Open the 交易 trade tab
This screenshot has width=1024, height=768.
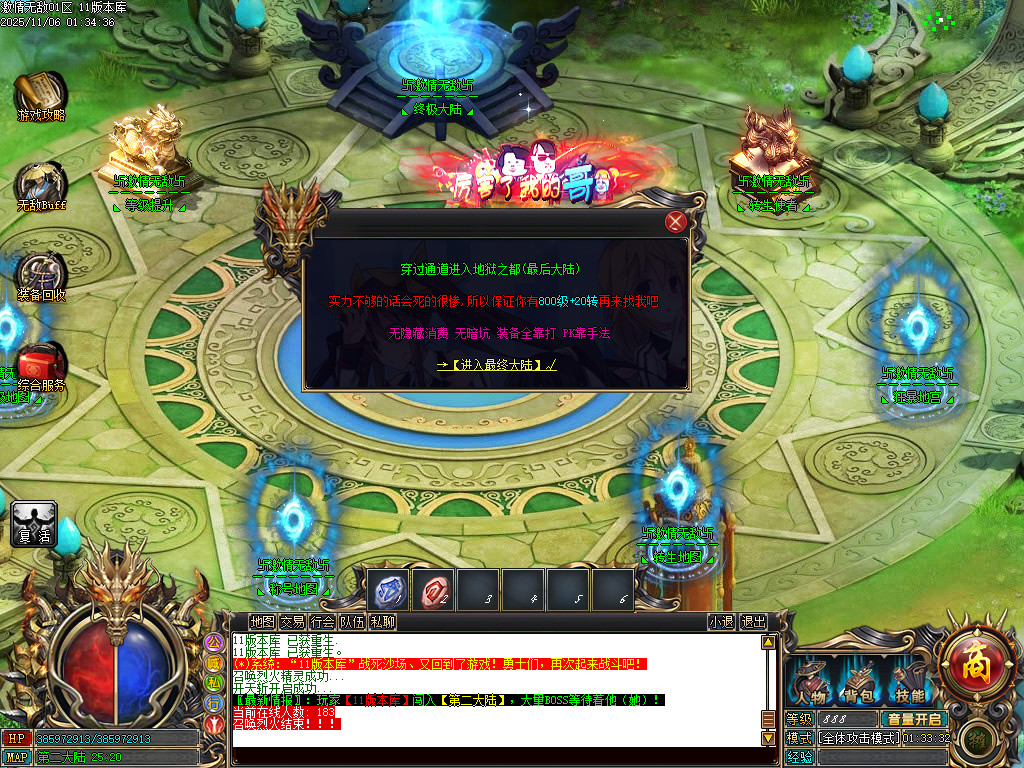(292, 622)
